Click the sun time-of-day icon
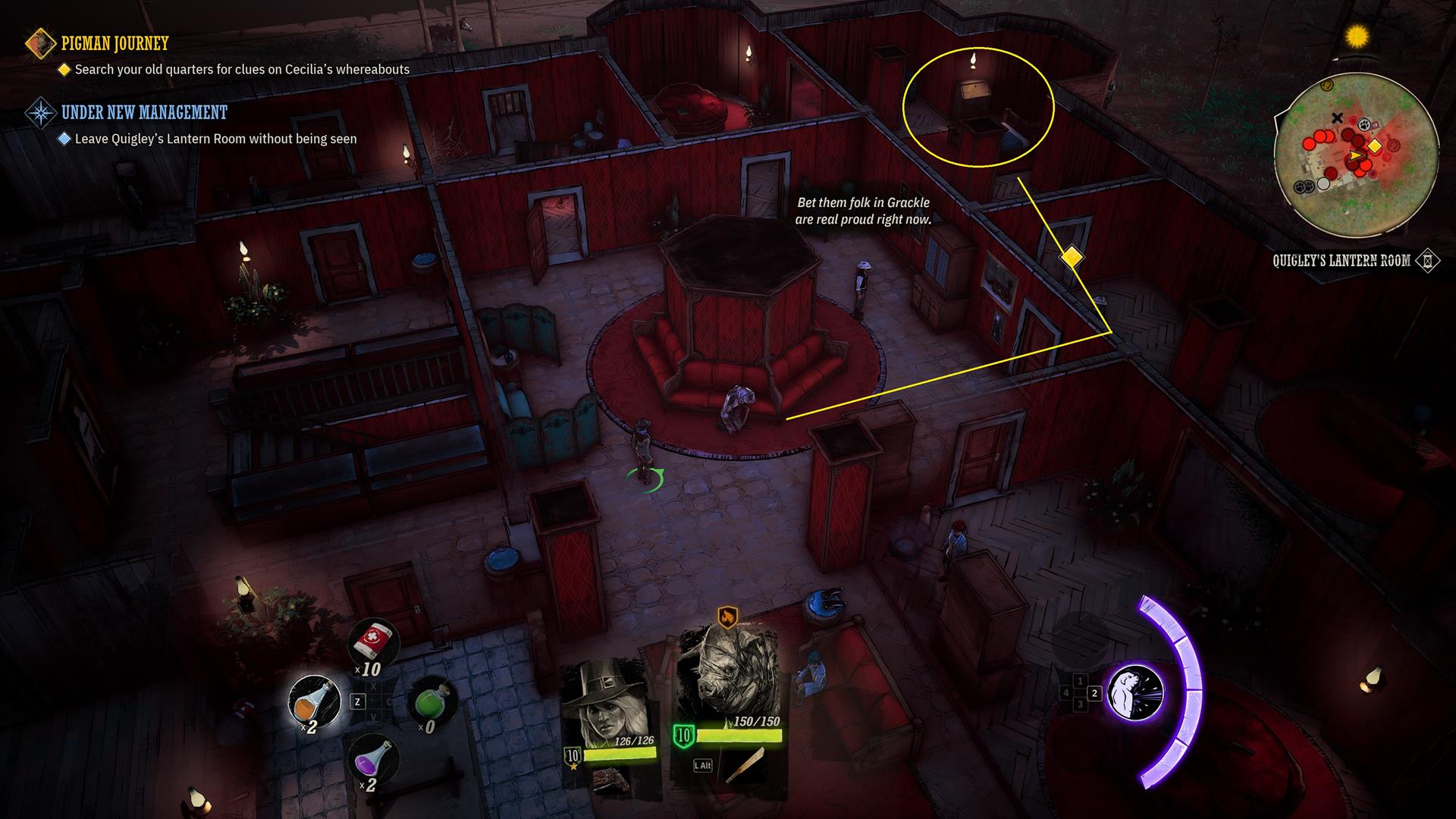Screen dimensions: 1456x819 tap(1357, 36)
